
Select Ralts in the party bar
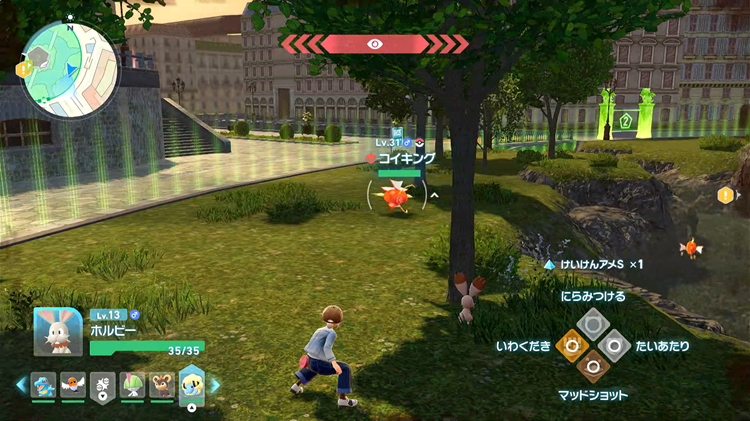[132, 385]
